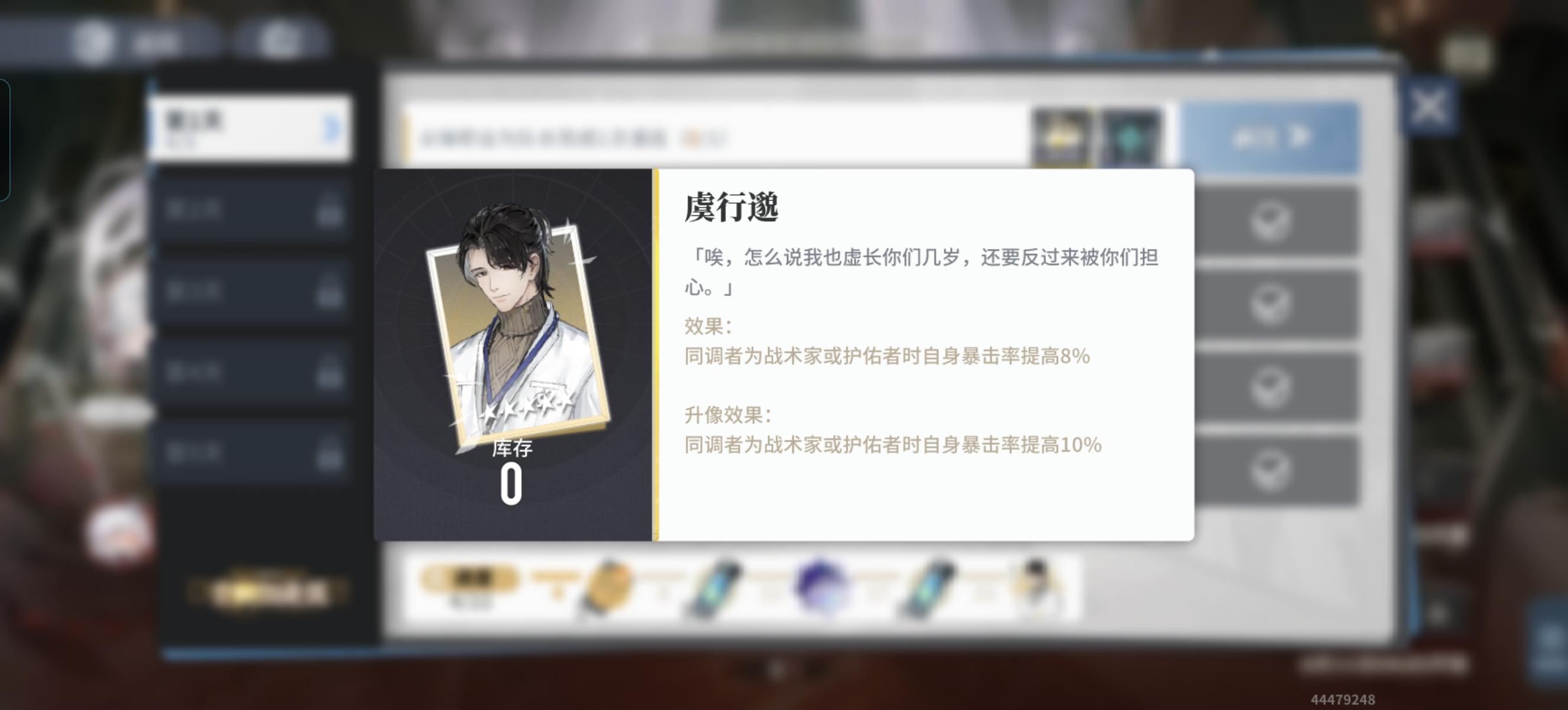1568x710 pixels.
Task: Expand the locked second entry in the left sidebar
Action: tap(250, 210)
